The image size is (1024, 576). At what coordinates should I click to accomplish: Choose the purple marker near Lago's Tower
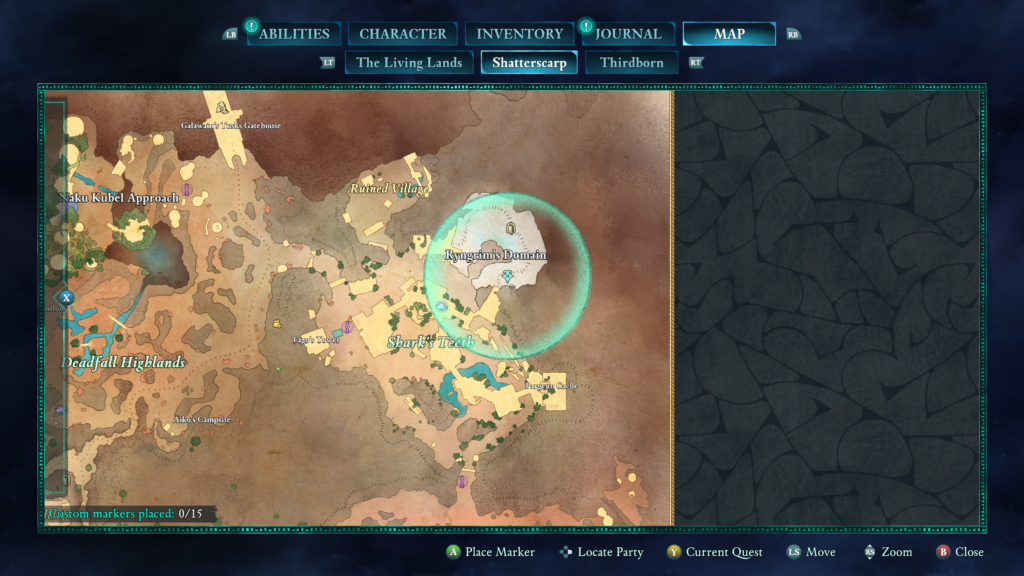(x=347, y=325)
